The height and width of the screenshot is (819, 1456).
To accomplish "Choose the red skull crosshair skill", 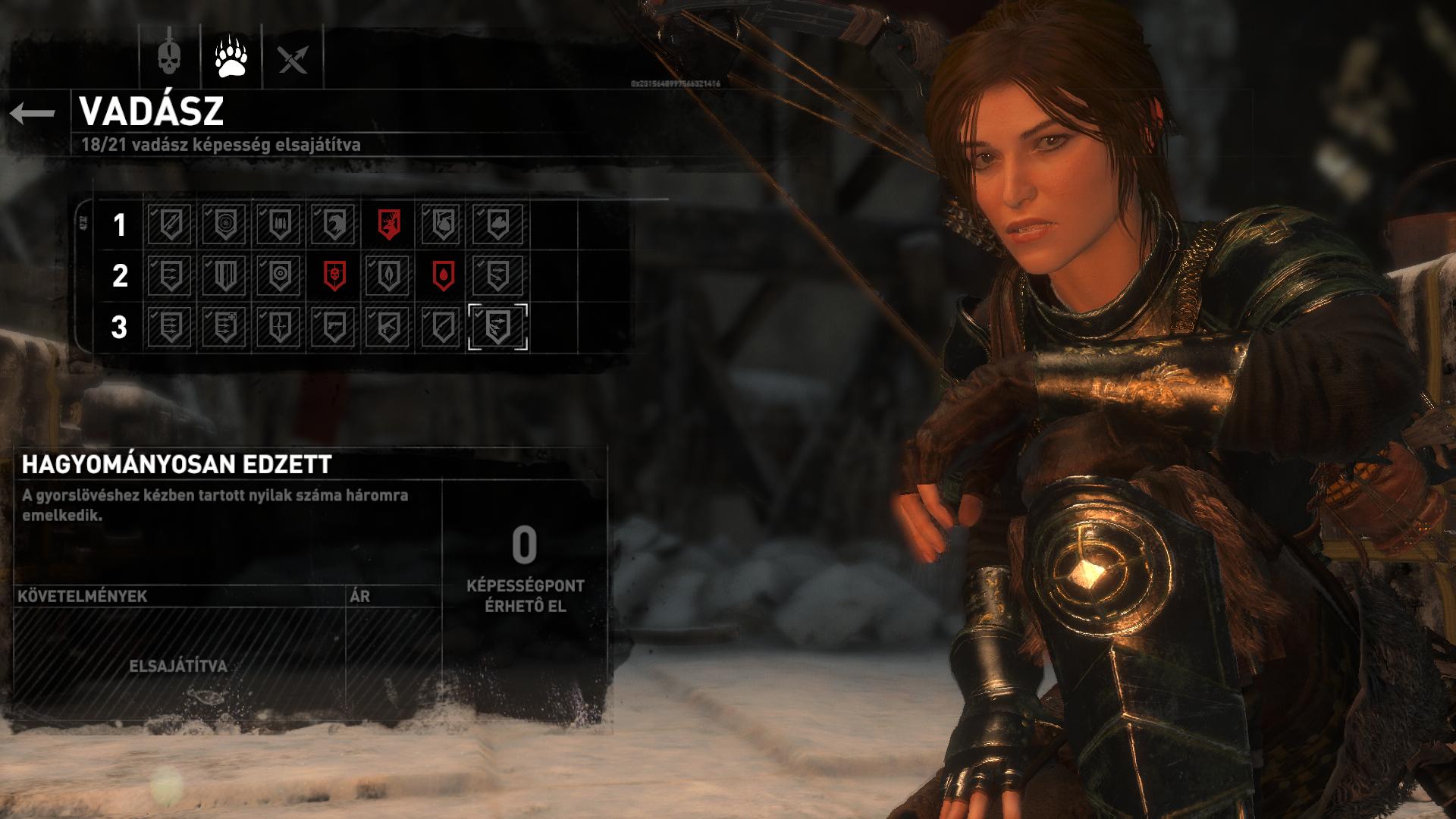I will pyautogui.click(x=334, y=275).
